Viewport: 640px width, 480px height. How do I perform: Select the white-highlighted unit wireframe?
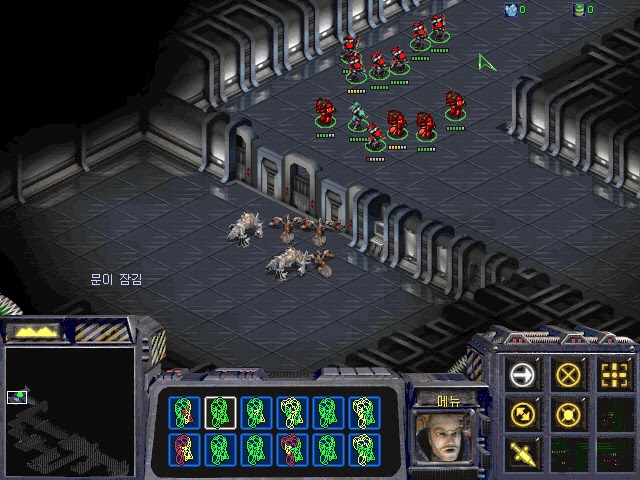220,411
